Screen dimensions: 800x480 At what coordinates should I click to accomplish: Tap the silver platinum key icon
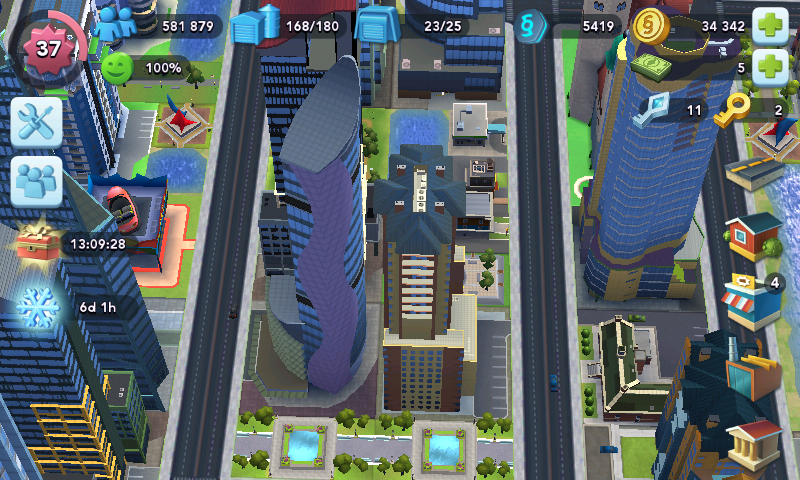pos(656,108)
